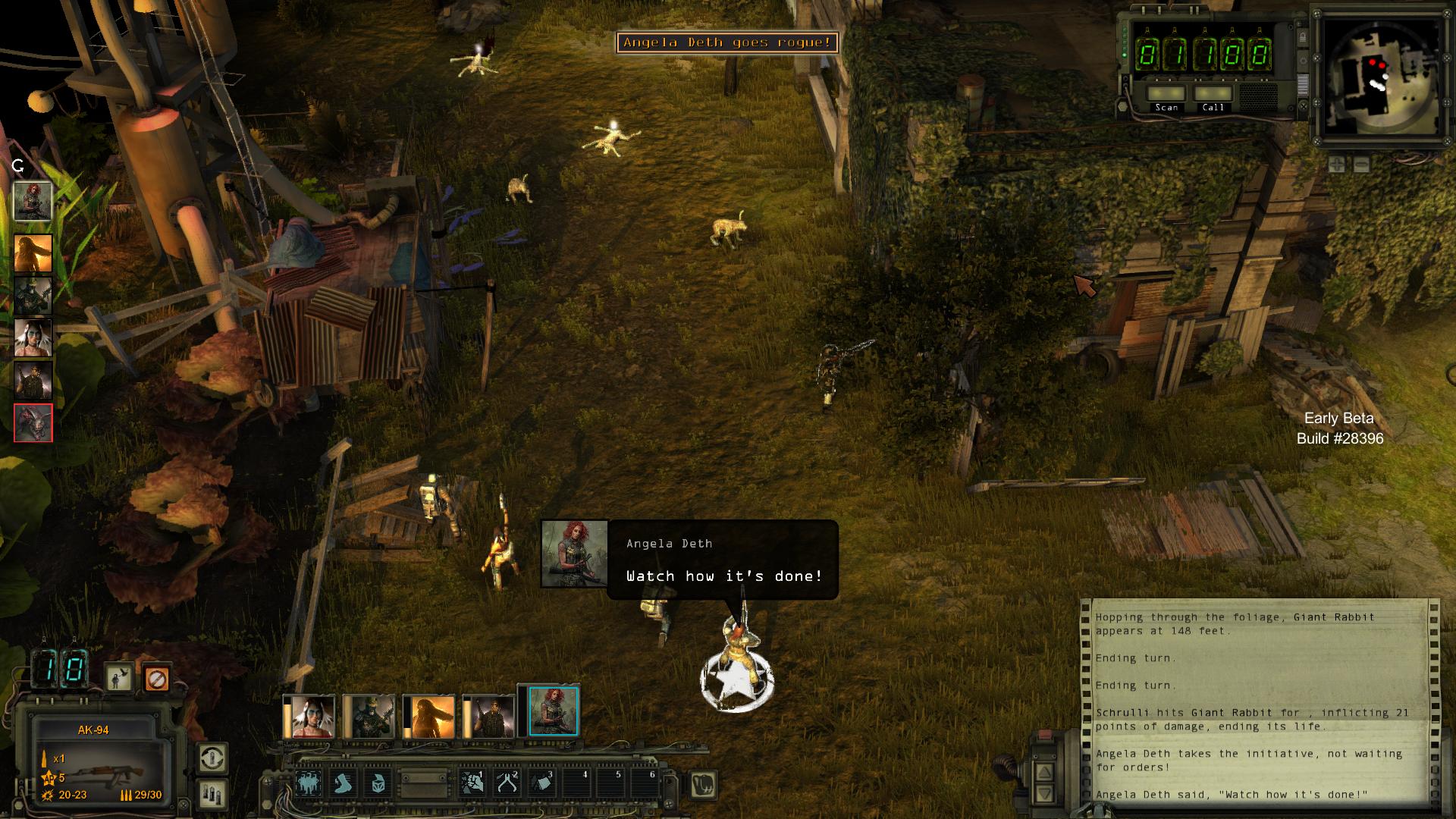Select Angela Deth's portrait in the party bar
Viewport: 1456px width, 819px height.
point(553,712)
